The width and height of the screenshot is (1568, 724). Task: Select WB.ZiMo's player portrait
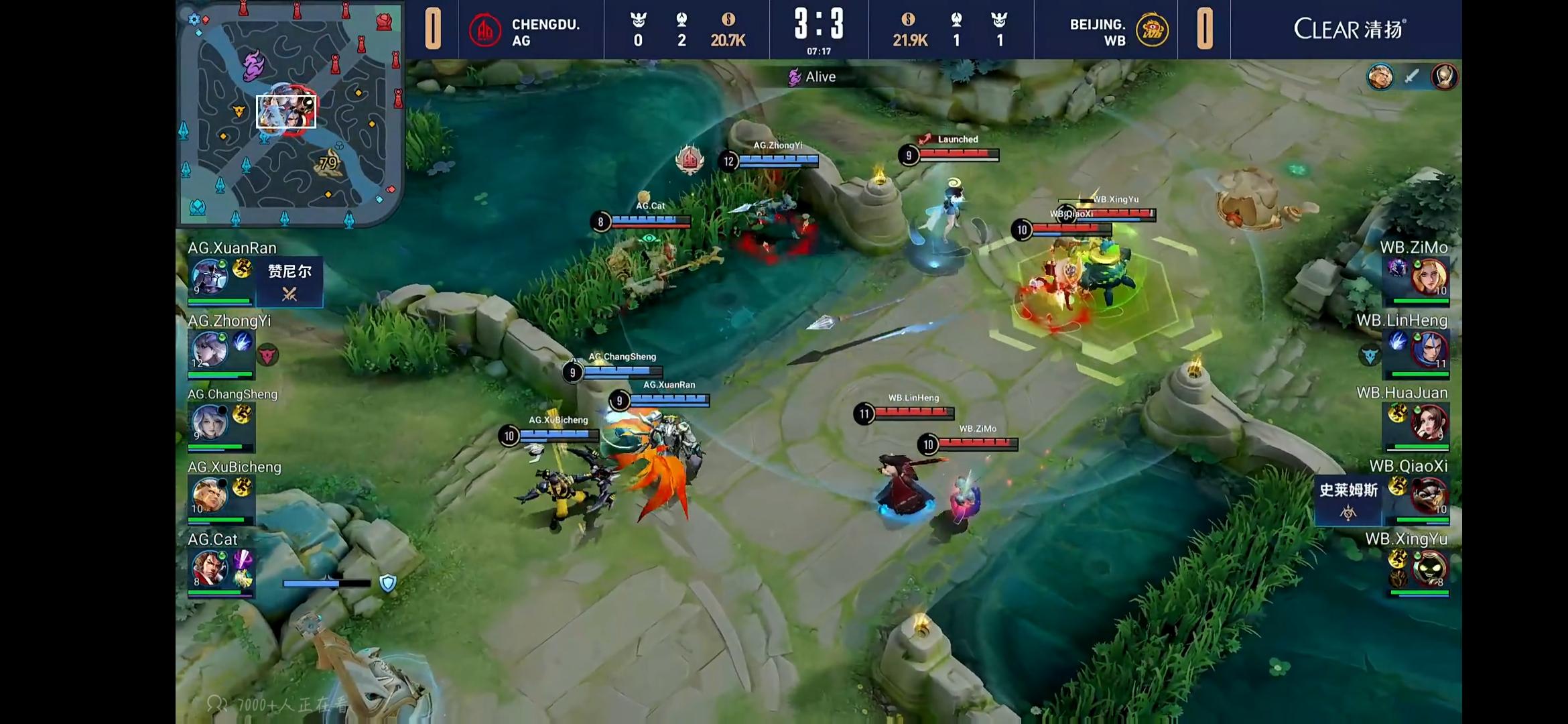(x=1429, y=276)
